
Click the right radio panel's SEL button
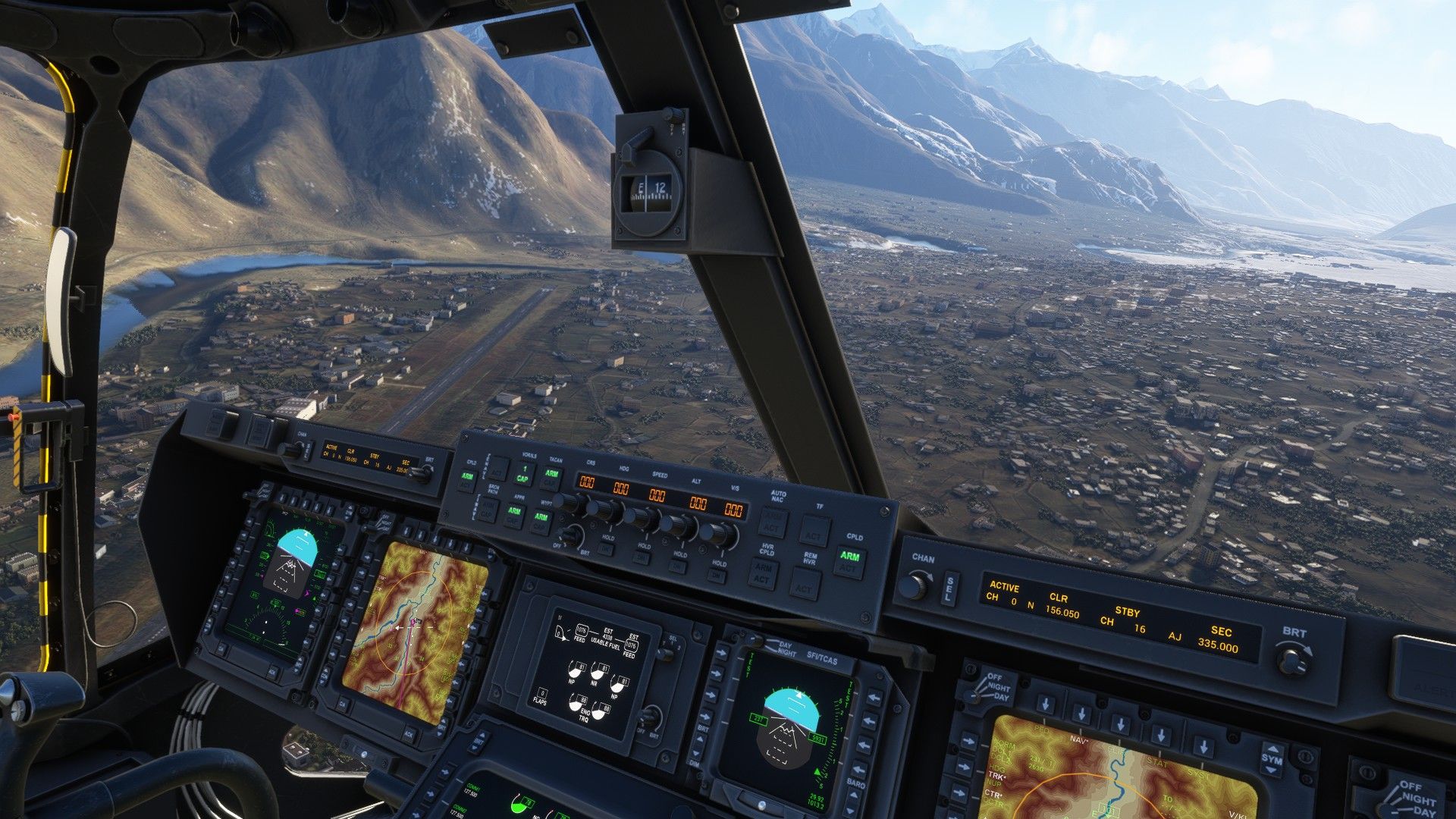click(x=949, y=589)
